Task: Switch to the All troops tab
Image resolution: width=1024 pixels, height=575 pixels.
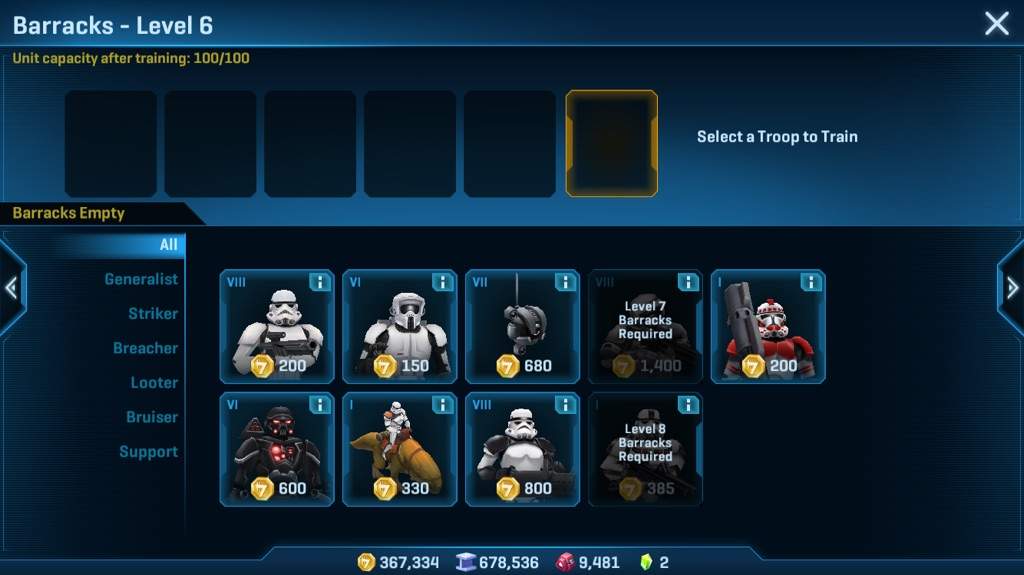Action: tap(168, 244)
